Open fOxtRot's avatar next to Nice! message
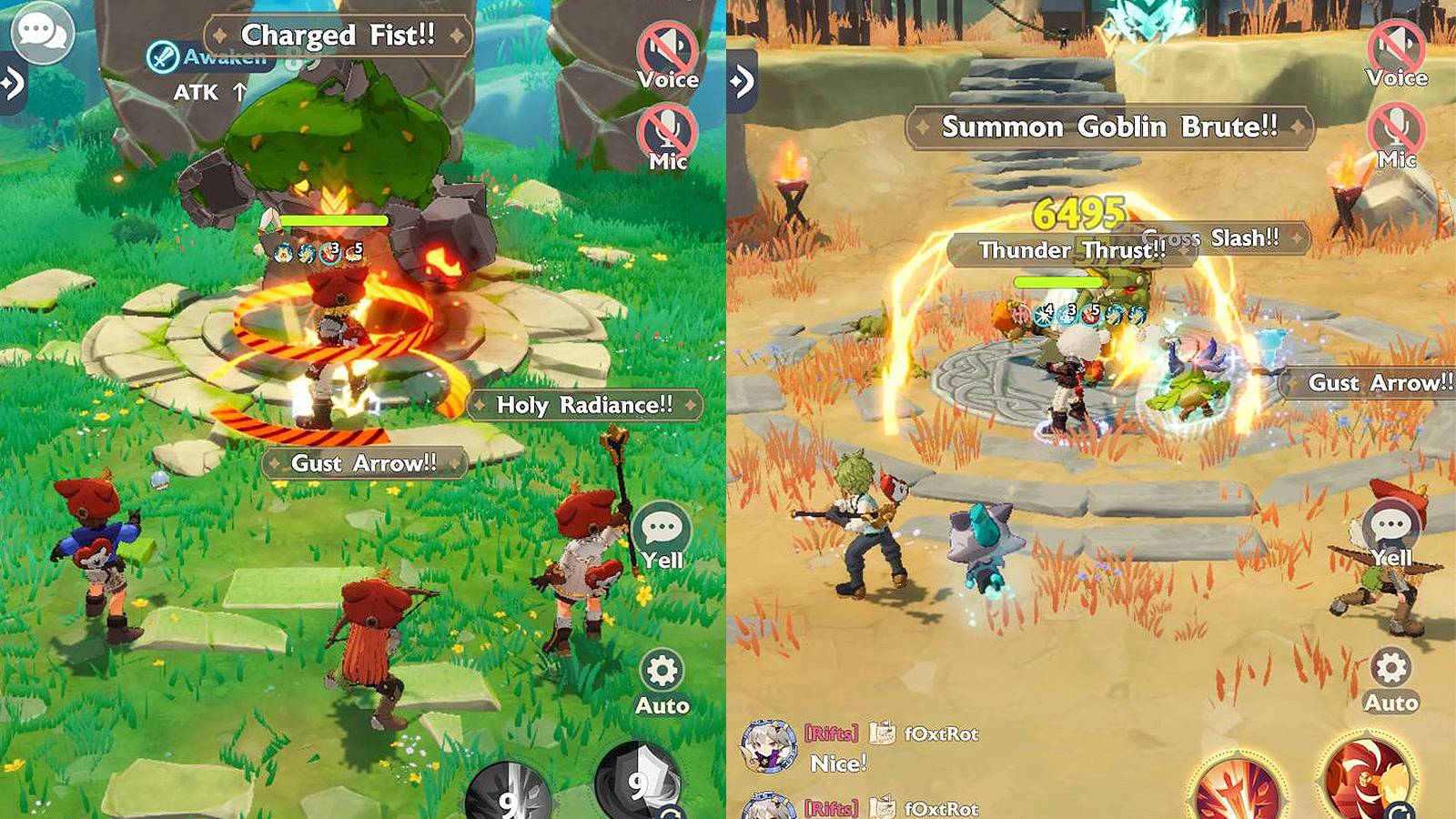 (769, 746)
